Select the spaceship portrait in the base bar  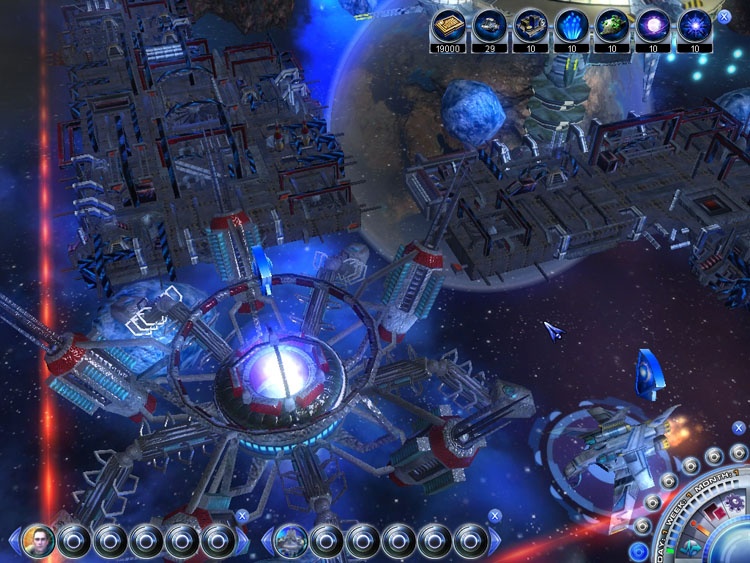point(290,540)
